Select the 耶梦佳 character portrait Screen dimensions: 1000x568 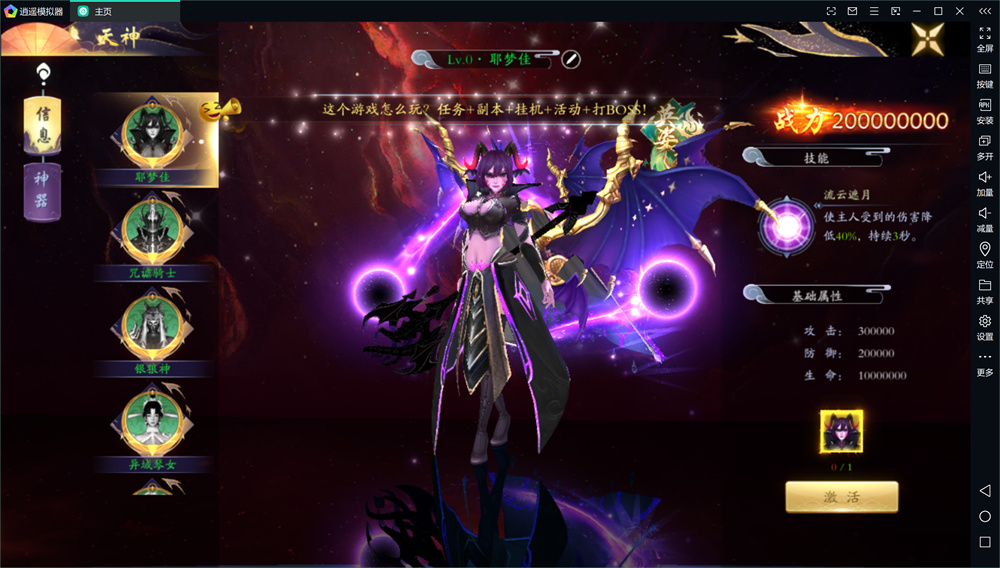[x=152, y=133]
